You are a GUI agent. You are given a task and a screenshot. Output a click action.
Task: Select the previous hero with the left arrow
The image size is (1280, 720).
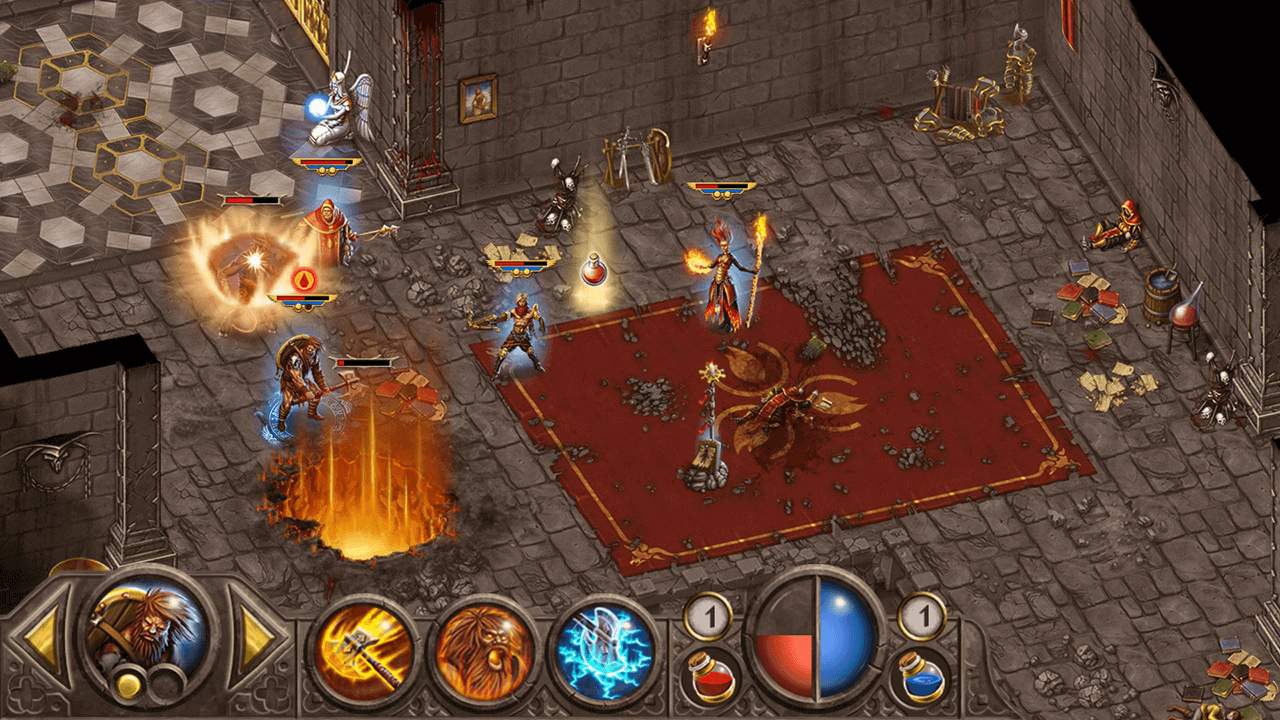pos(42,638)
